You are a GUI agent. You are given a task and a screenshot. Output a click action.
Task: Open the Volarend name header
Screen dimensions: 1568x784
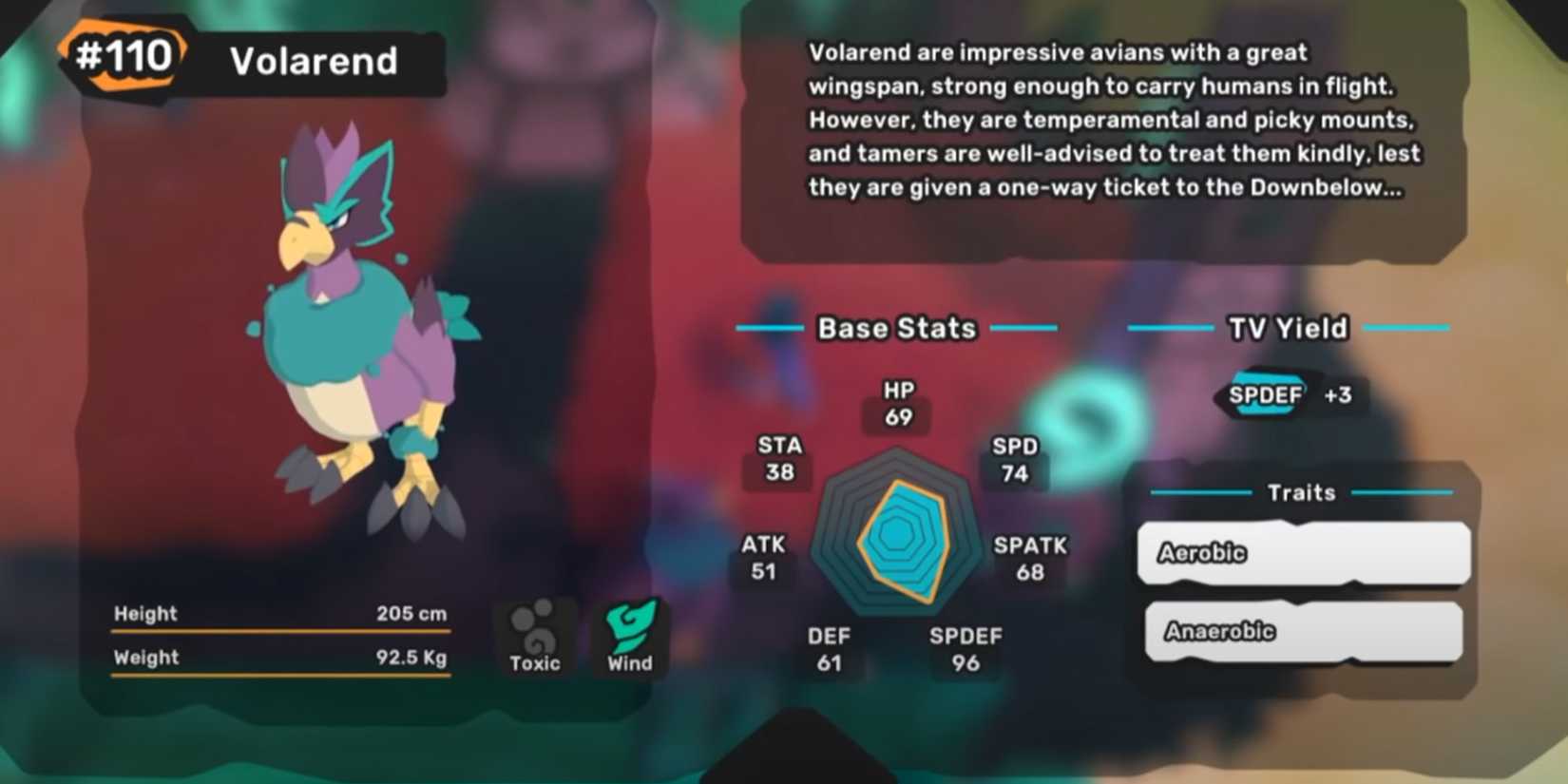(312, 62)
